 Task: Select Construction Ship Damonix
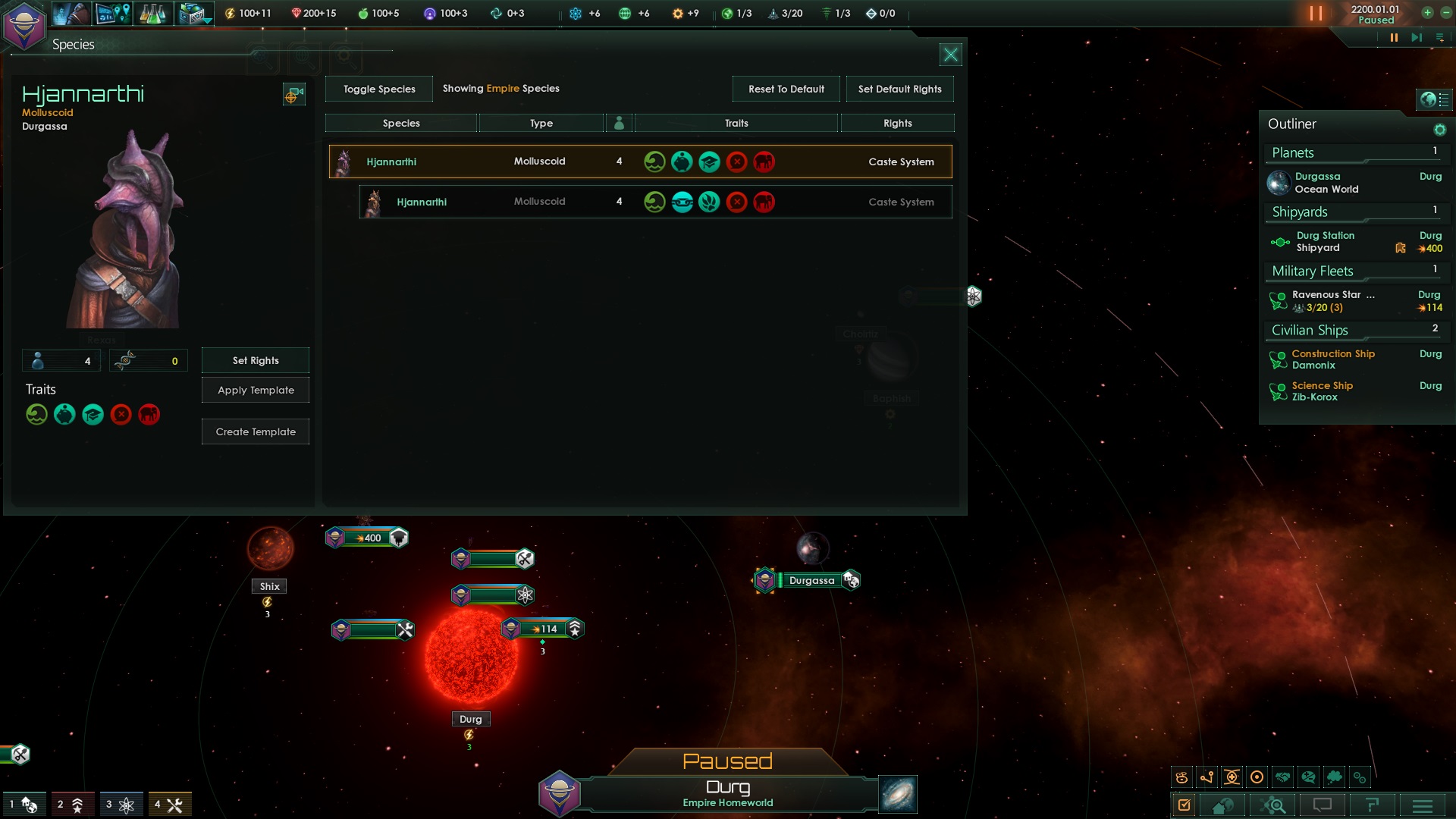coord(1332,359)
